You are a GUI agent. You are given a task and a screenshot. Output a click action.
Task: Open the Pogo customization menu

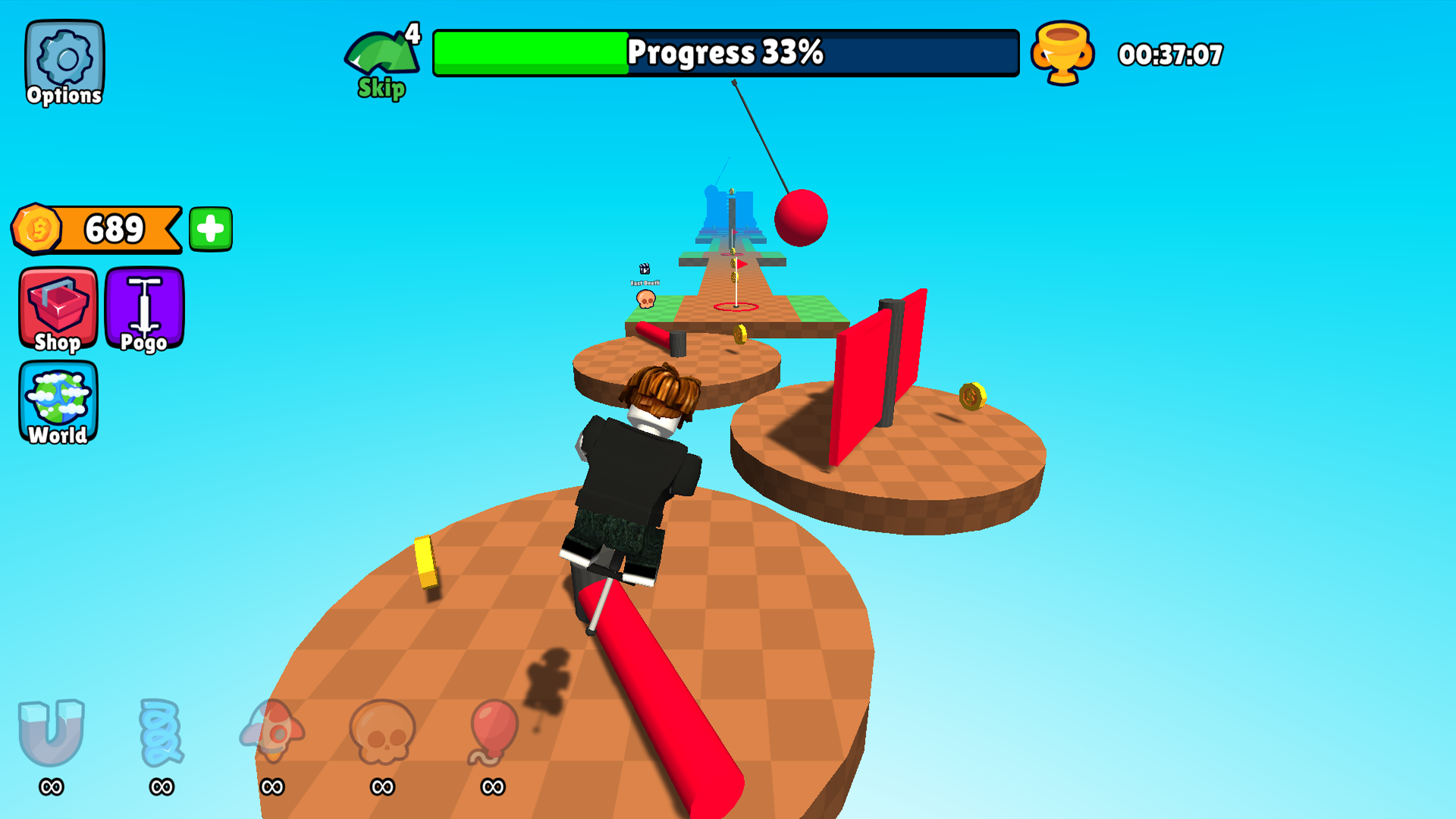144,309
